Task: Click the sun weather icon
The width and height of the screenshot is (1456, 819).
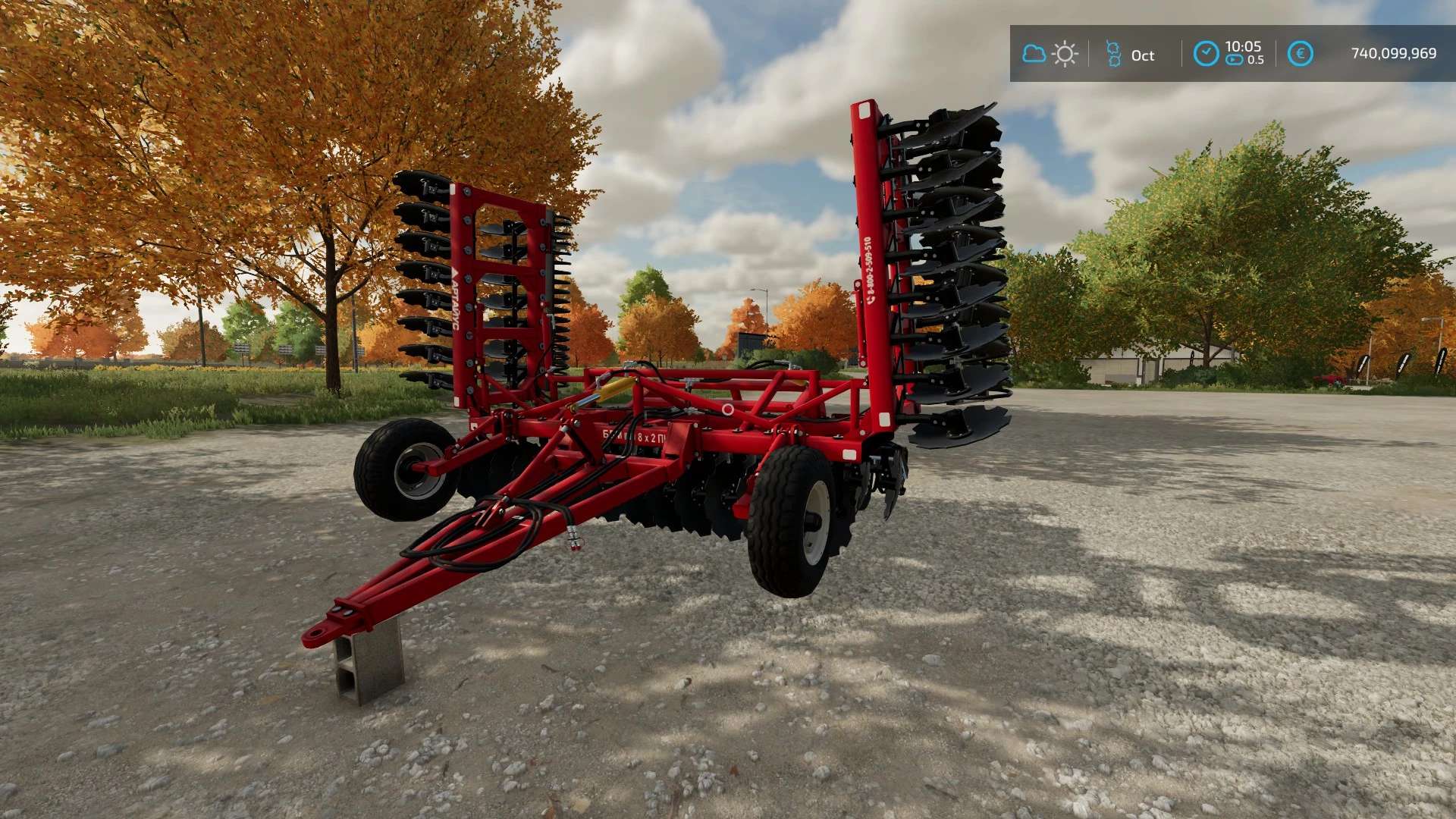Action: point(1065,55)
